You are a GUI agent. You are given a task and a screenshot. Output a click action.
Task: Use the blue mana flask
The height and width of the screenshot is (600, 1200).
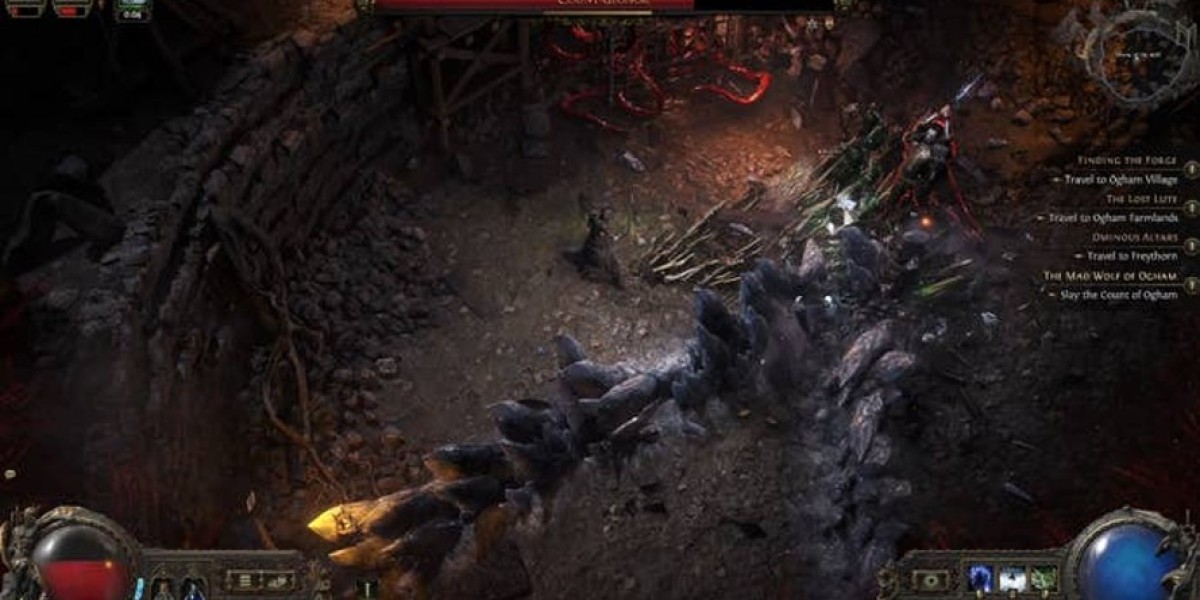pyautogui.click(x=193, y=587)
